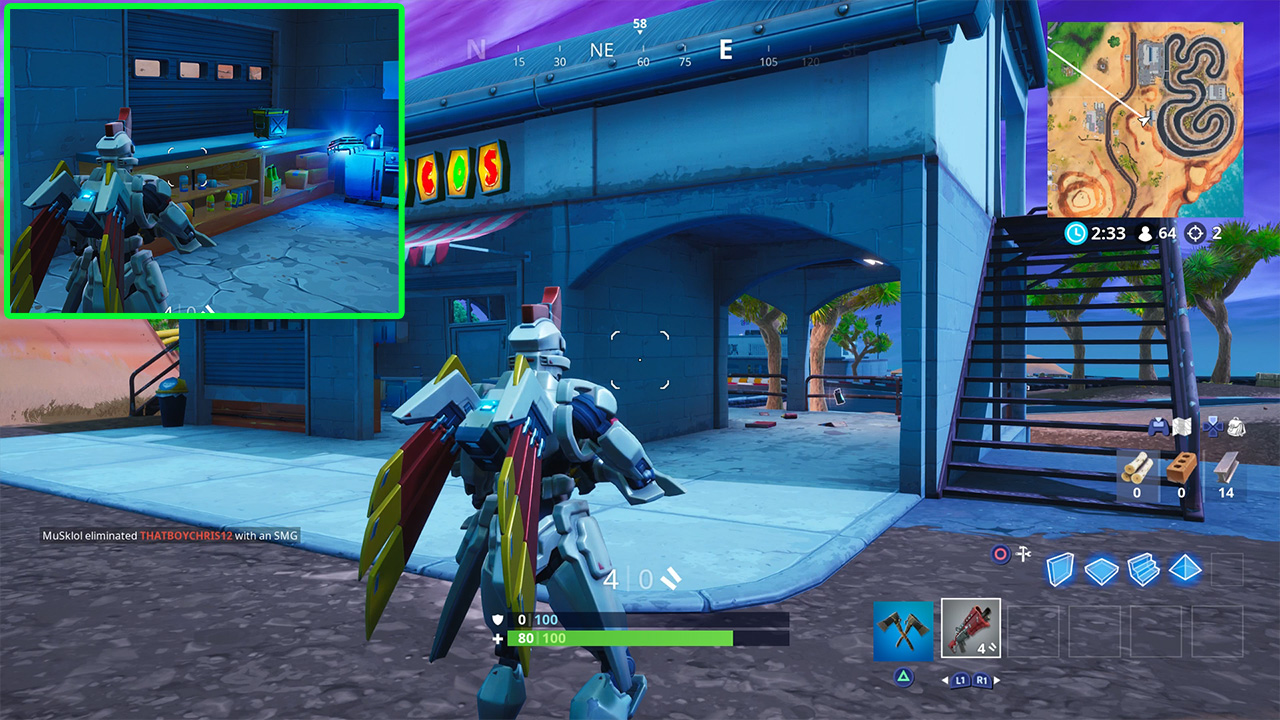Click the controller settings icon
Image resolution: width=1280 pixels, height=720 pixels.
tap(1159, 427)
